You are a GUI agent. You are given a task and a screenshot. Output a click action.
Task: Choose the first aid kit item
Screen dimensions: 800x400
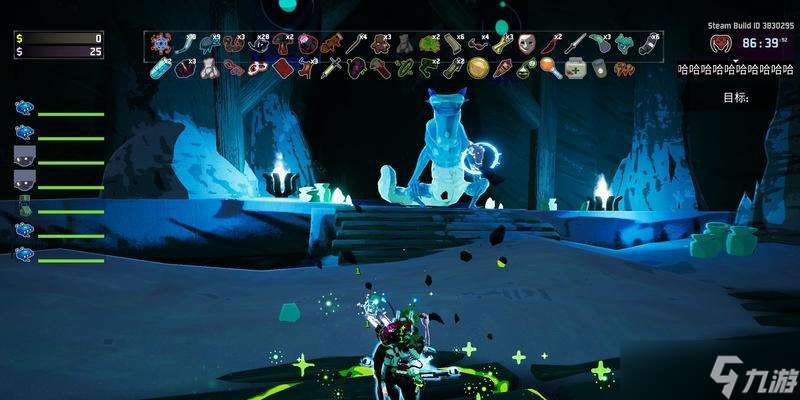[576, 67]
